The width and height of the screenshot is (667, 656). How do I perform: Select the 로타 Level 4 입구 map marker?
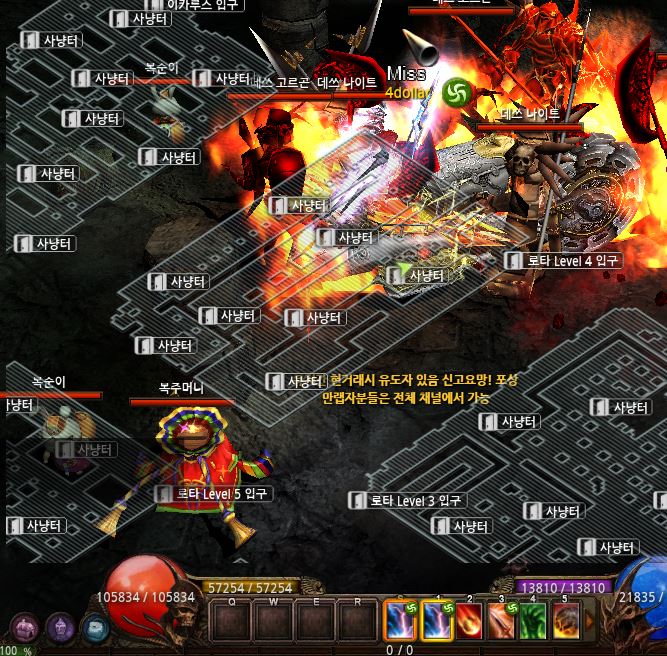(x=564, y=261)
